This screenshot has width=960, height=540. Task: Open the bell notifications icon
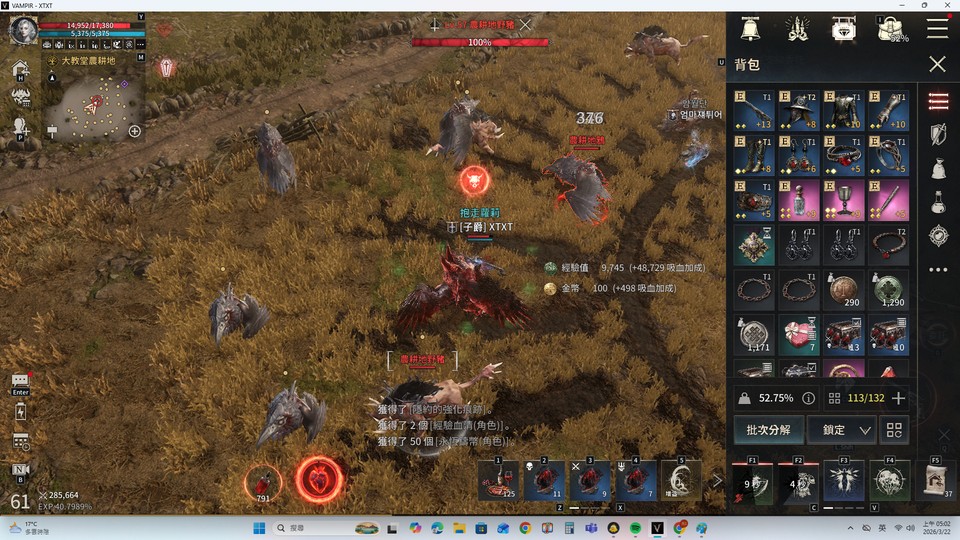click(750, 29)
